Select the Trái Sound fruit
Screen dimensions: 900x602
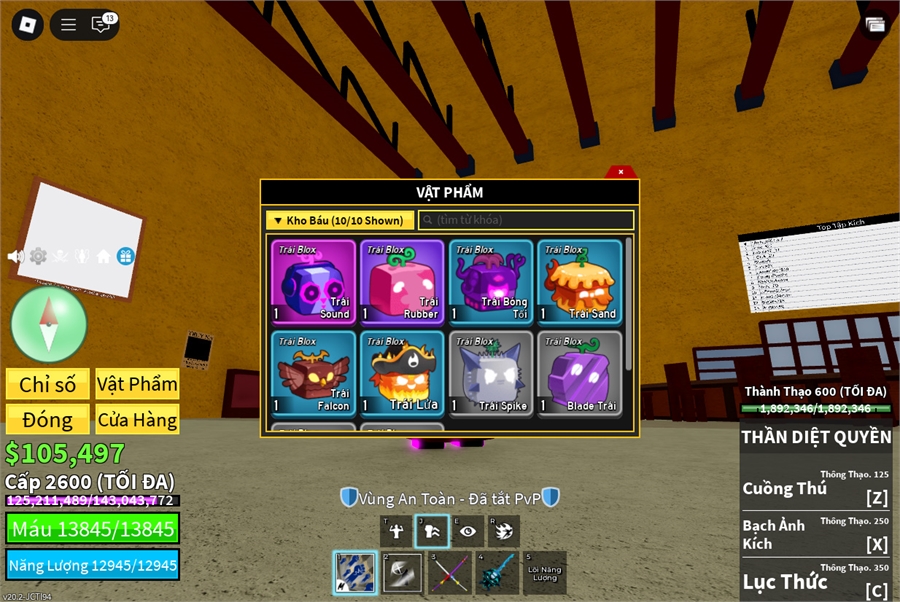pos(313,282)
